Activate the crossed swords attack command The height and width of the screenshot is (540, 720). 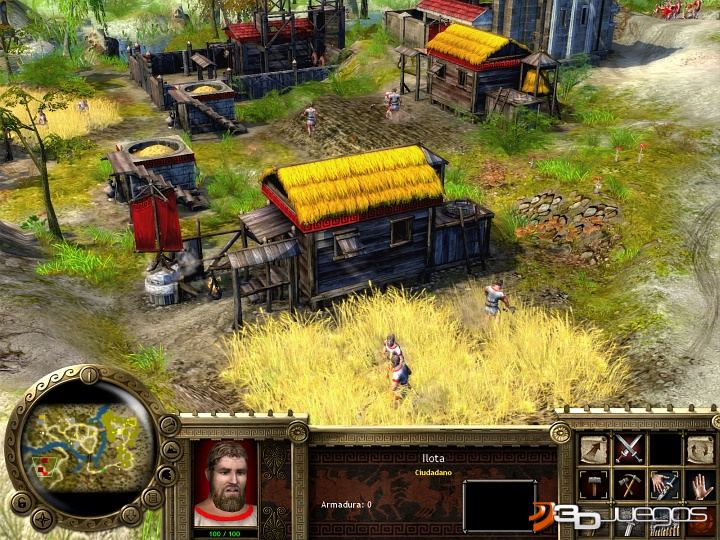tap(628, 449)
